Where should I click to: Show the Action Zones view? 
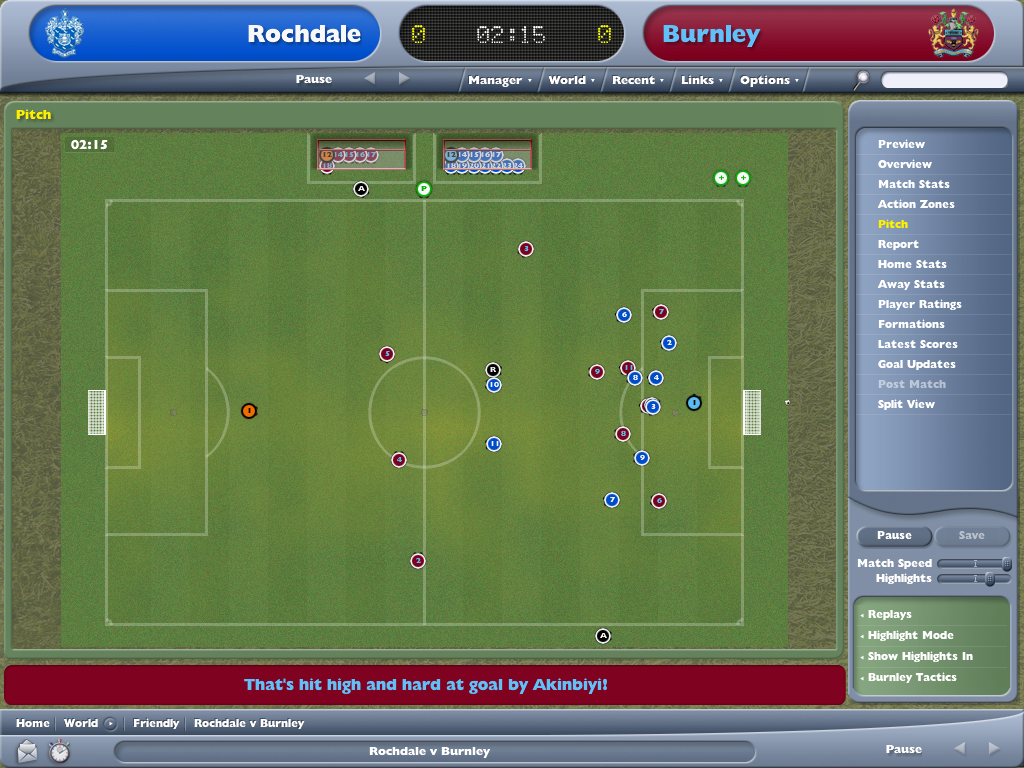(916, 204)
